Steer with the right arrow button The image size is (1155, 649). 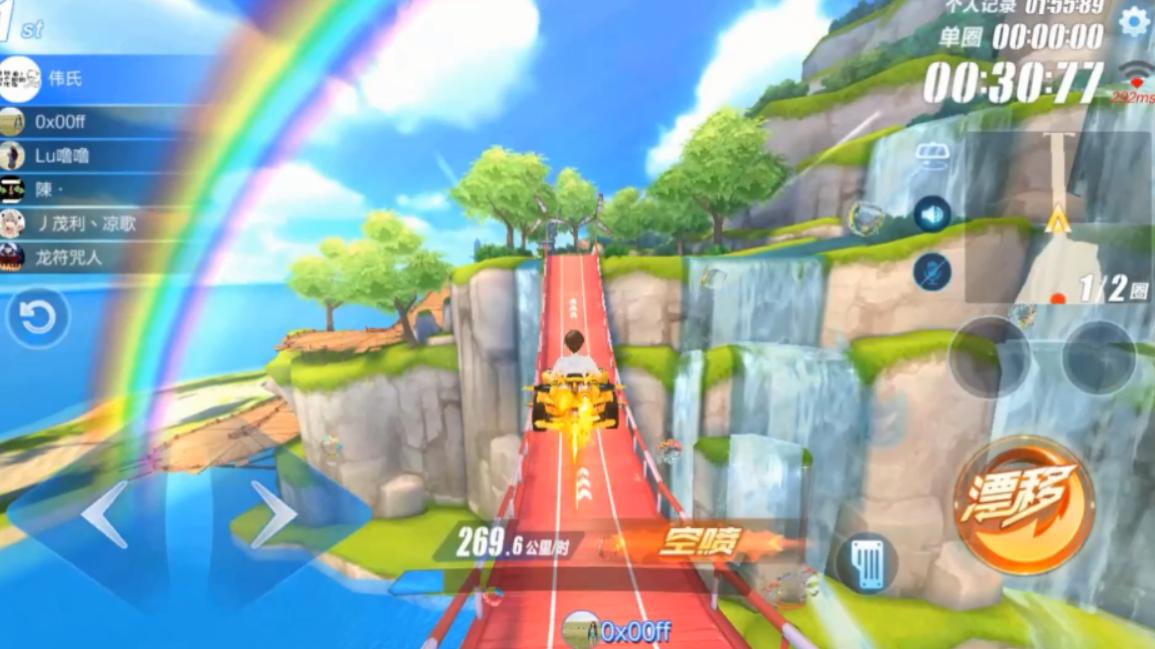click(273, 515)
